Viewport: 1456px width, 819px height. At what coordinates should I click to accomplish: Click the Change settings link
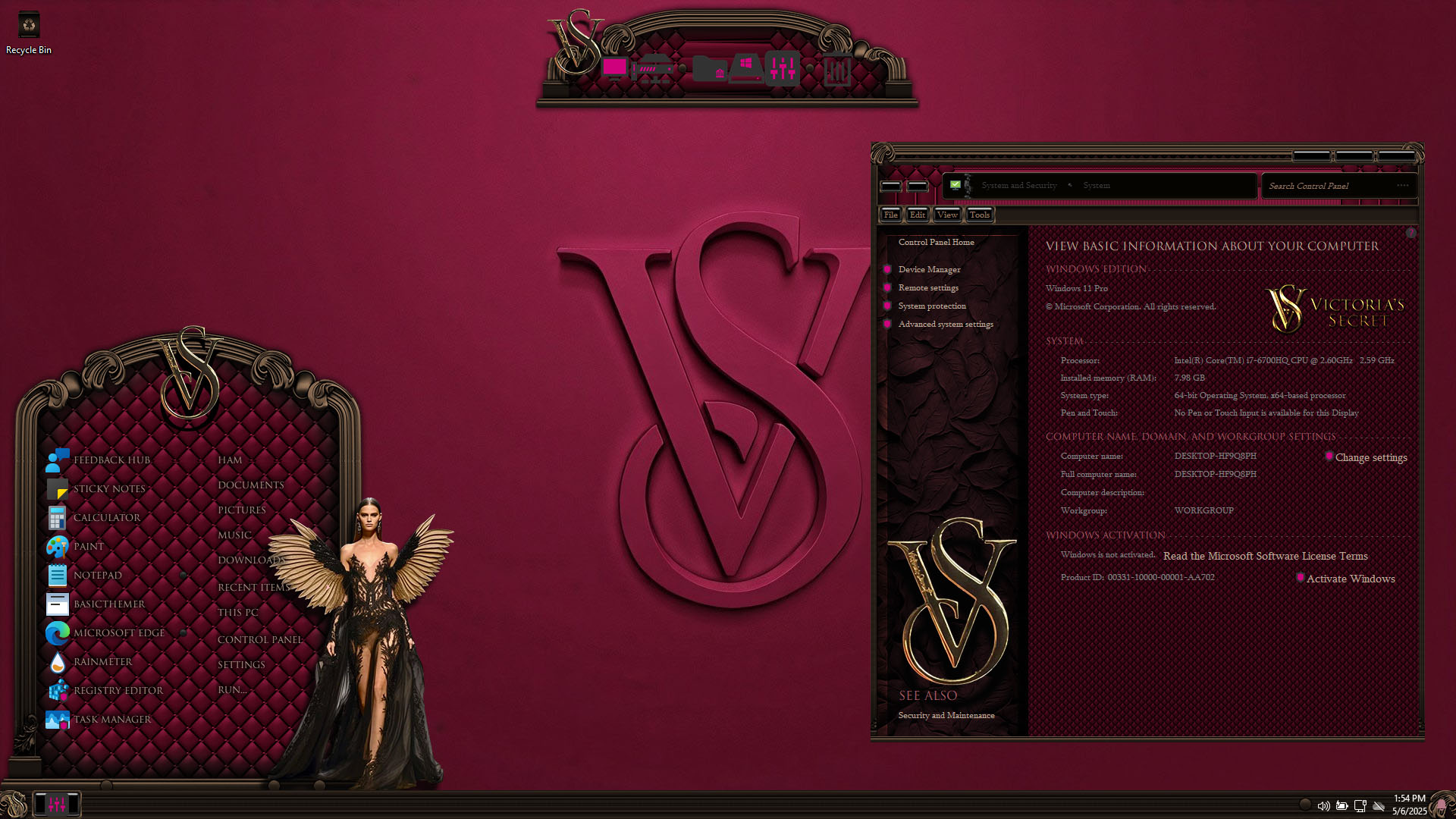(x=1370, y=458)
